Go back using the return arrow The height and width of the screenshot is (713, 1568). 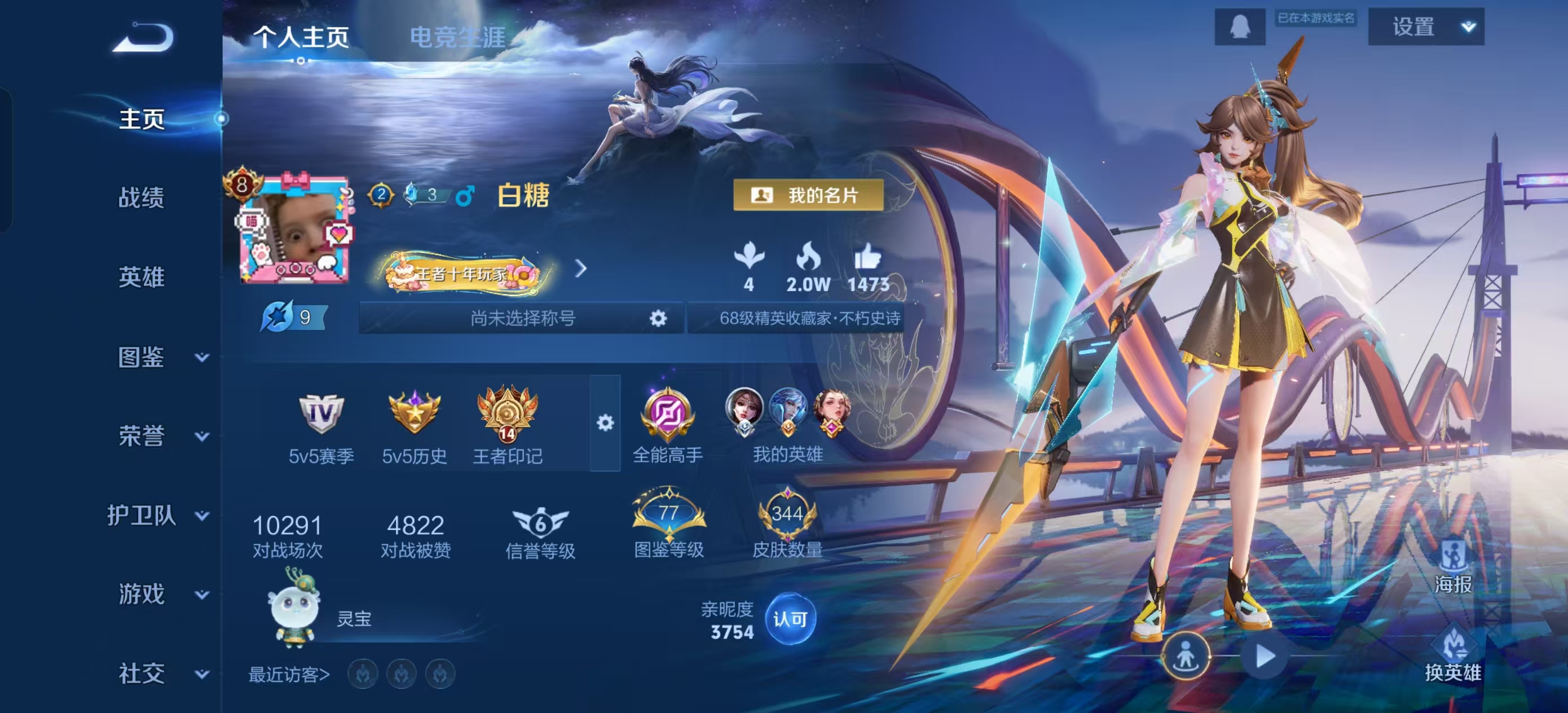point(144,38)
